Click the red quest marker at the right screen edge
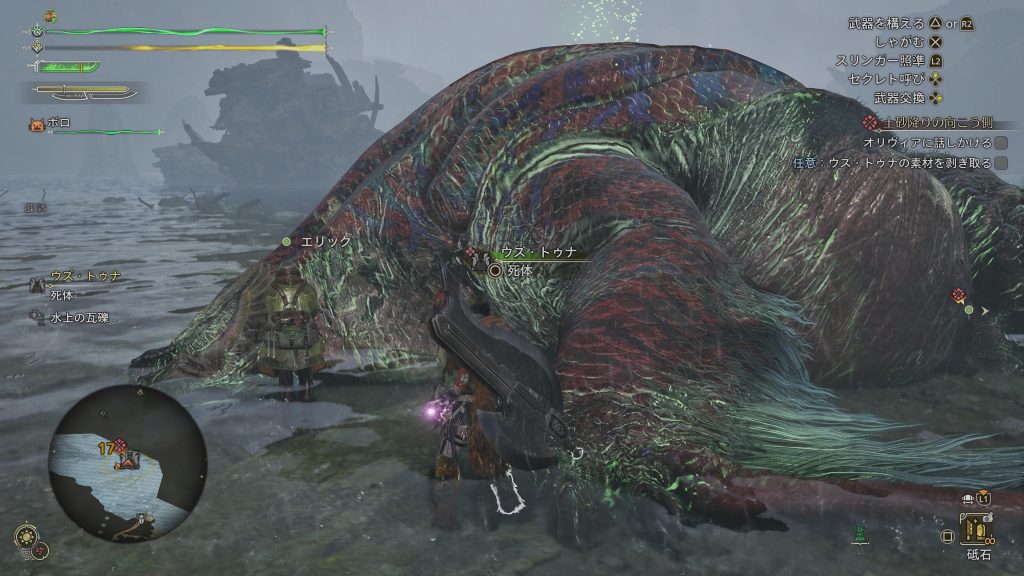 [959, 295]
